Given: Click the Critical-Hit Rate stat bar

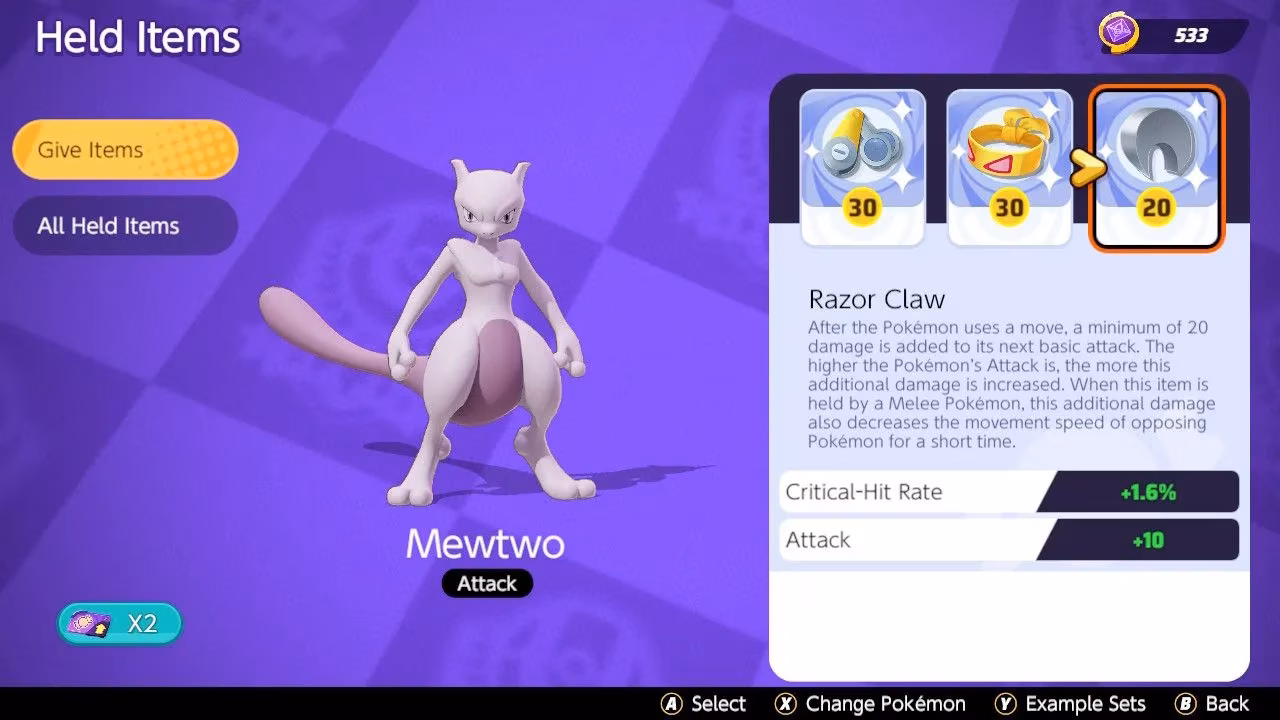Looking at the screenshot, I should tap(1008, 491).
